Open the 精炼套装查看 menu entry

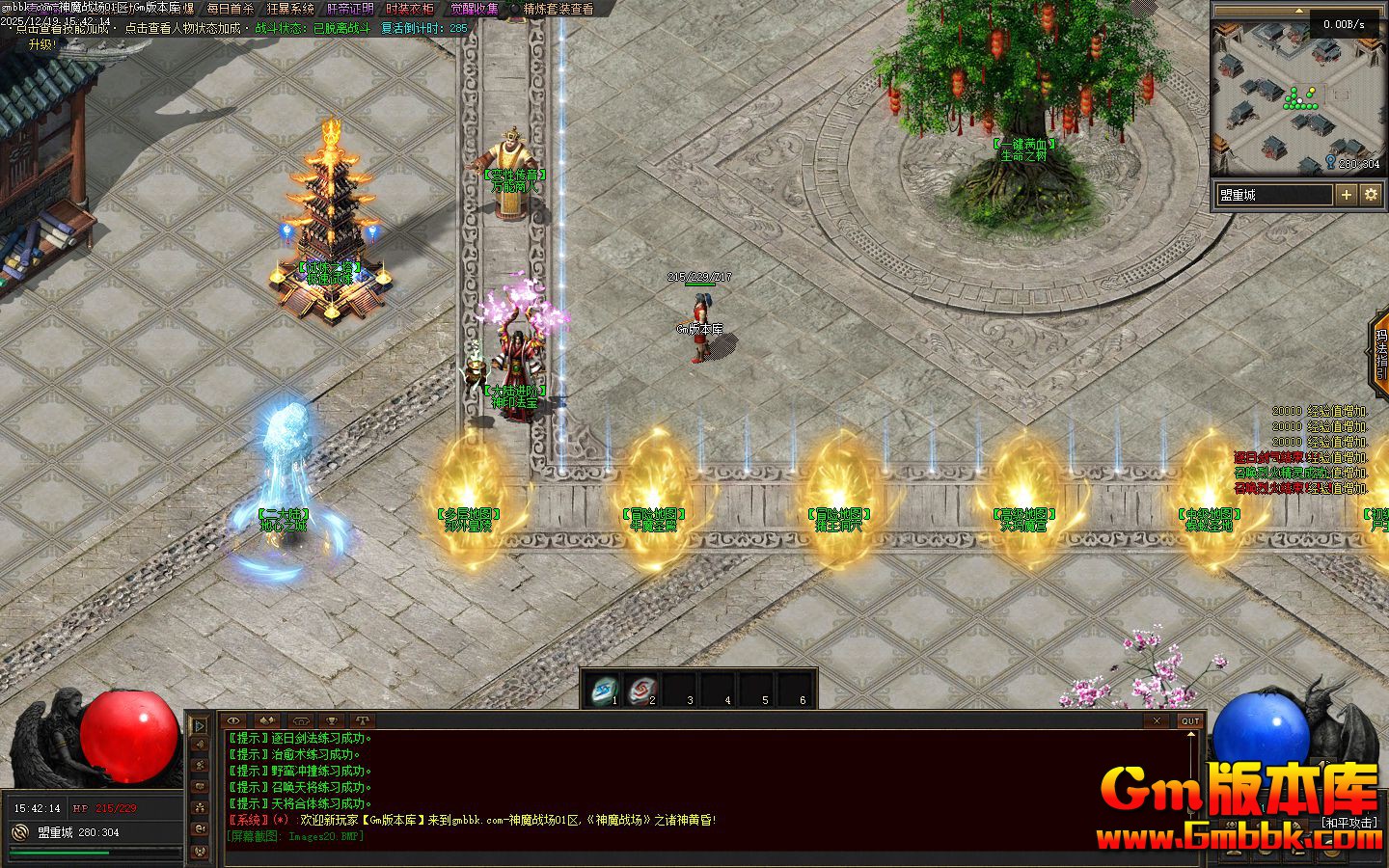point(558,9)
